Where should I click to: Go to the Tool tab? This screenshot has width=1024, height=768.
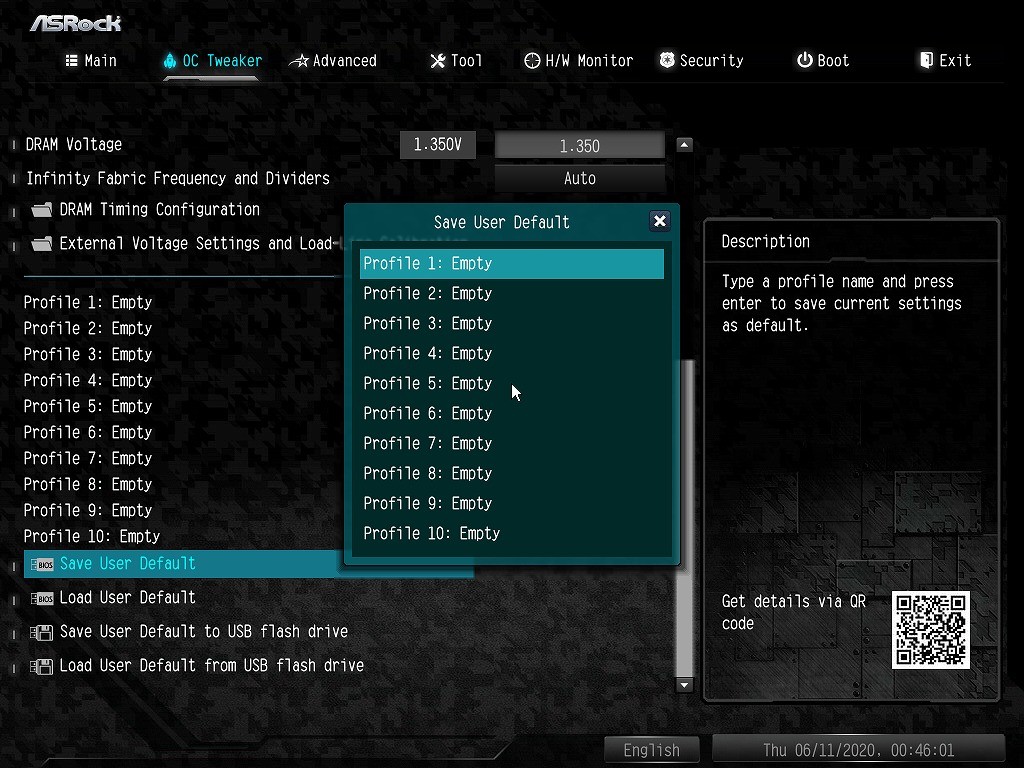pyautogui.click(x=456, y=61)
